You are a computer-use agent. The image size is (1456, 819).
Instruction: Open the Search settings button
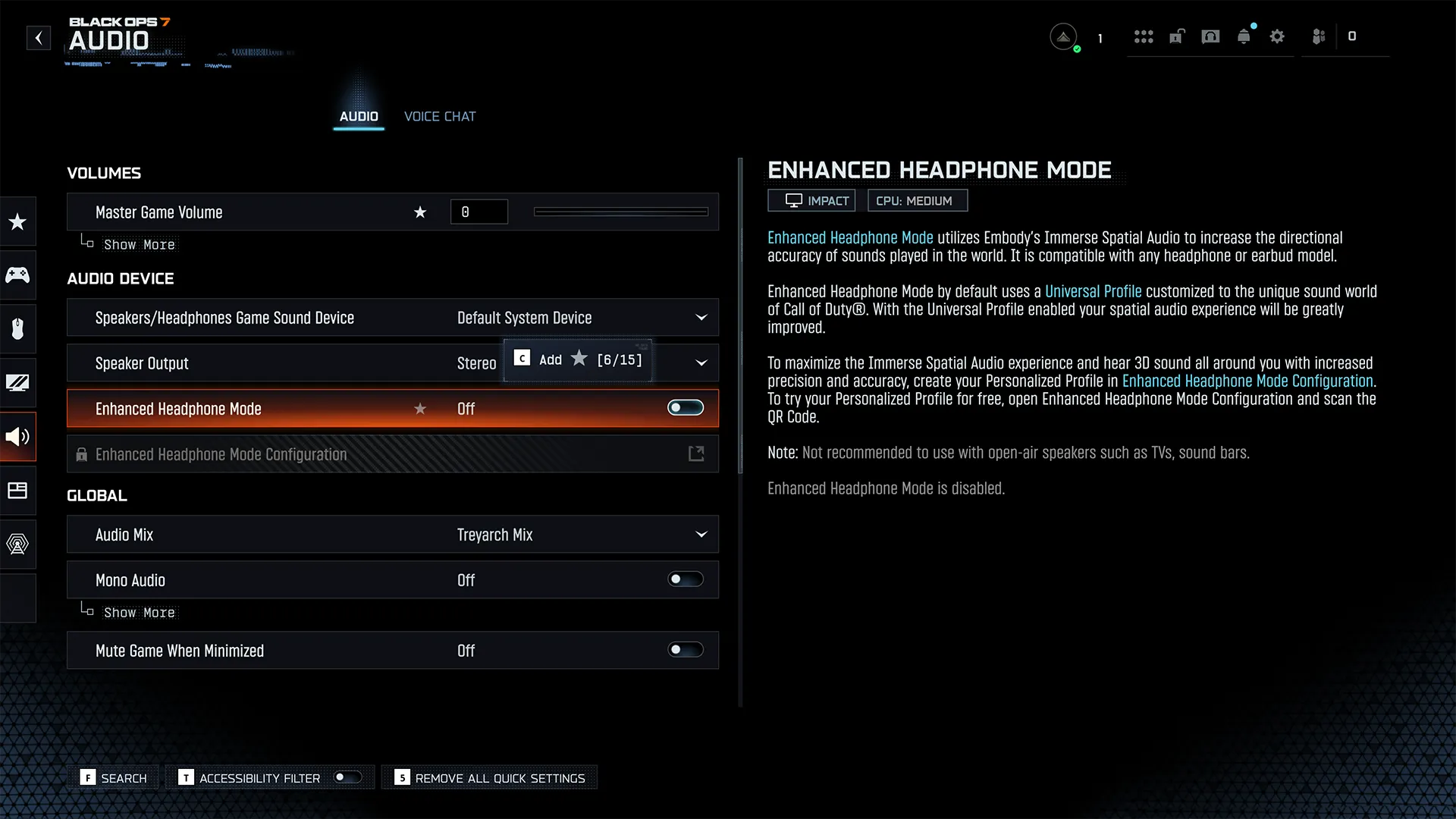click(x=115, y=778)
